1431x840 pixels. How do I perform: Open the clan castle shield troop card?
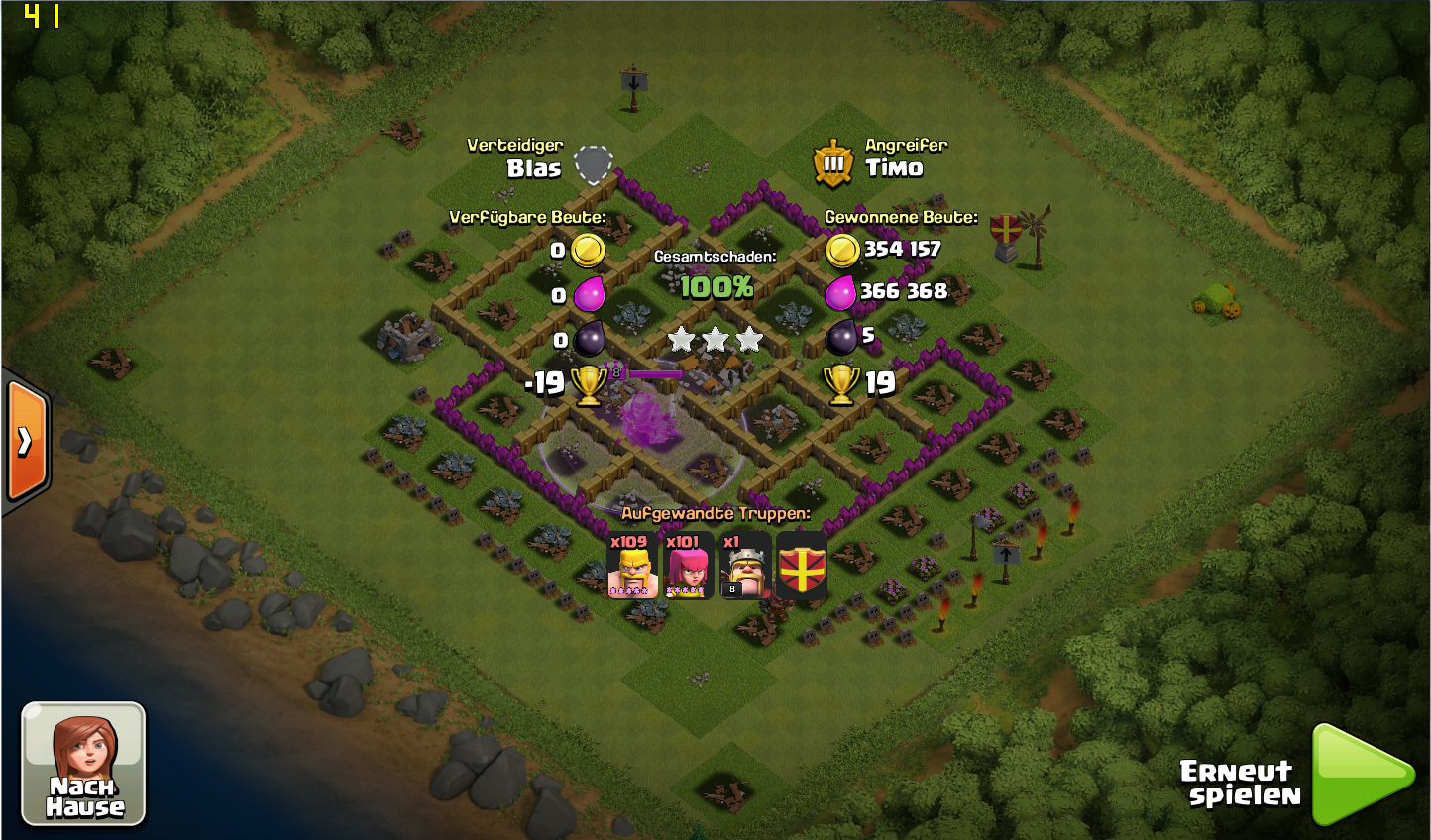click(802, 566)
